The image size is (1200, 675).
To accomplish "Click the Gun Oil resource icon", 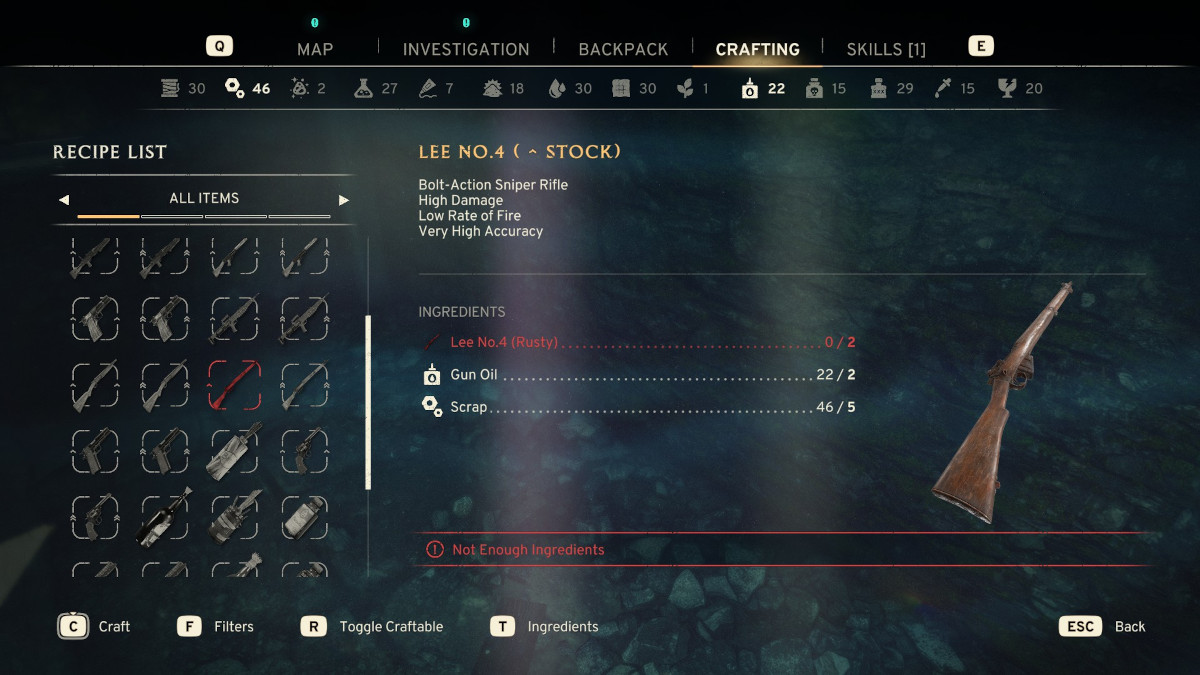I will point(749,88).
